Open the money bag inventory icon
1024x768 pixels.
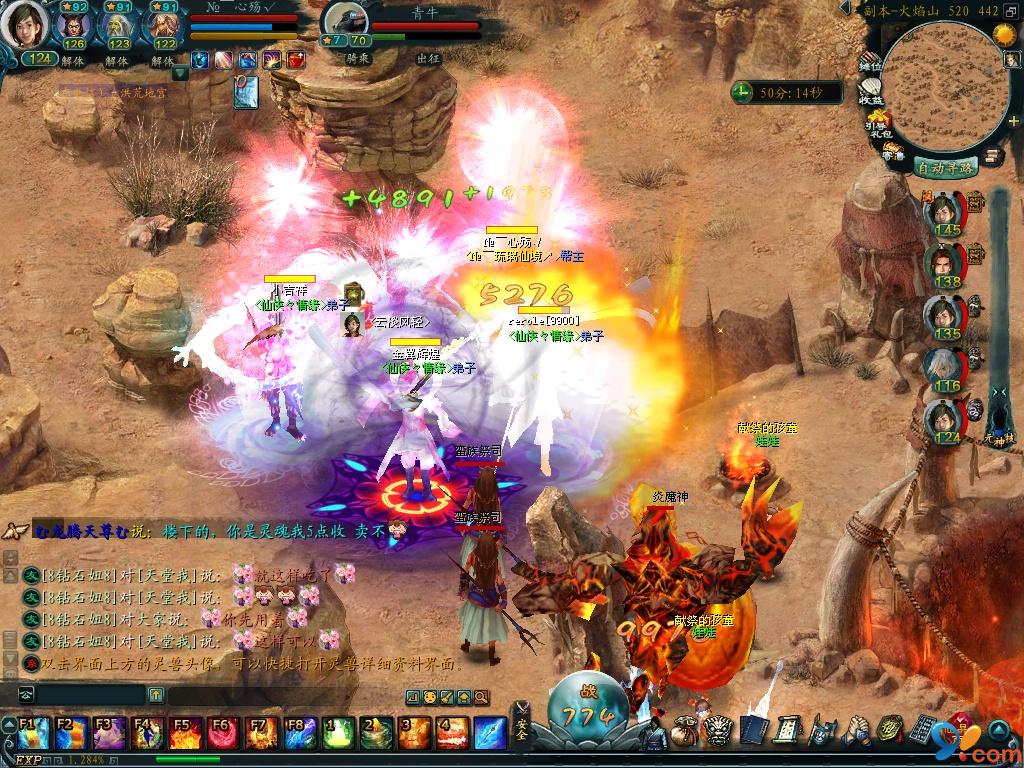click(x=687, y=731)
